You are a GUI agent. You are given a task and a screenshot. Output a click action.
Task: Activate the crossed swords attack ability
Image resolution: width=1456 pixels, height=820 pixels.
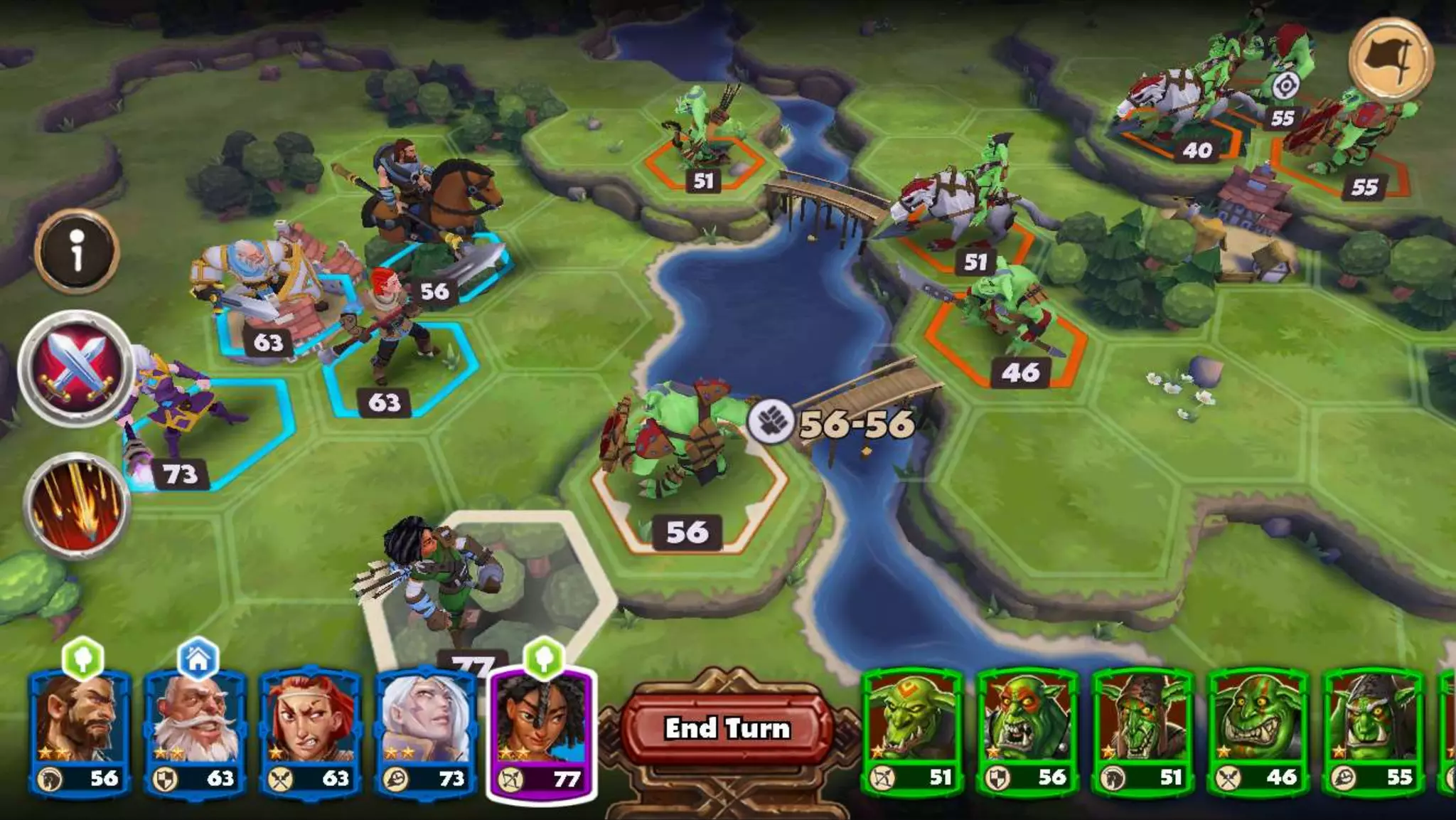pos(76,368)
